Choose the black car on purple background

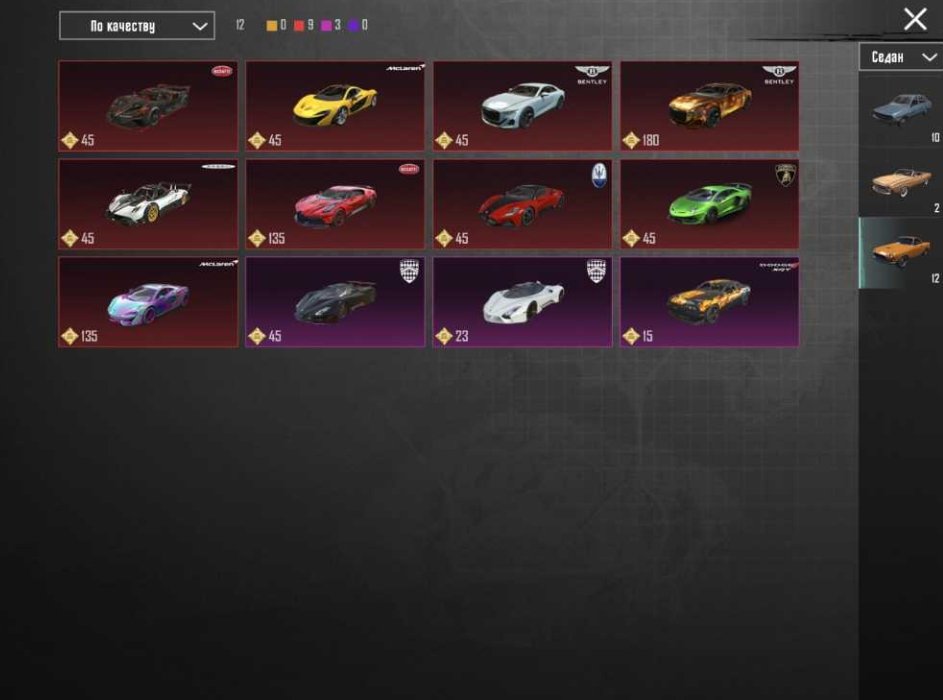(x=335, y=301)
